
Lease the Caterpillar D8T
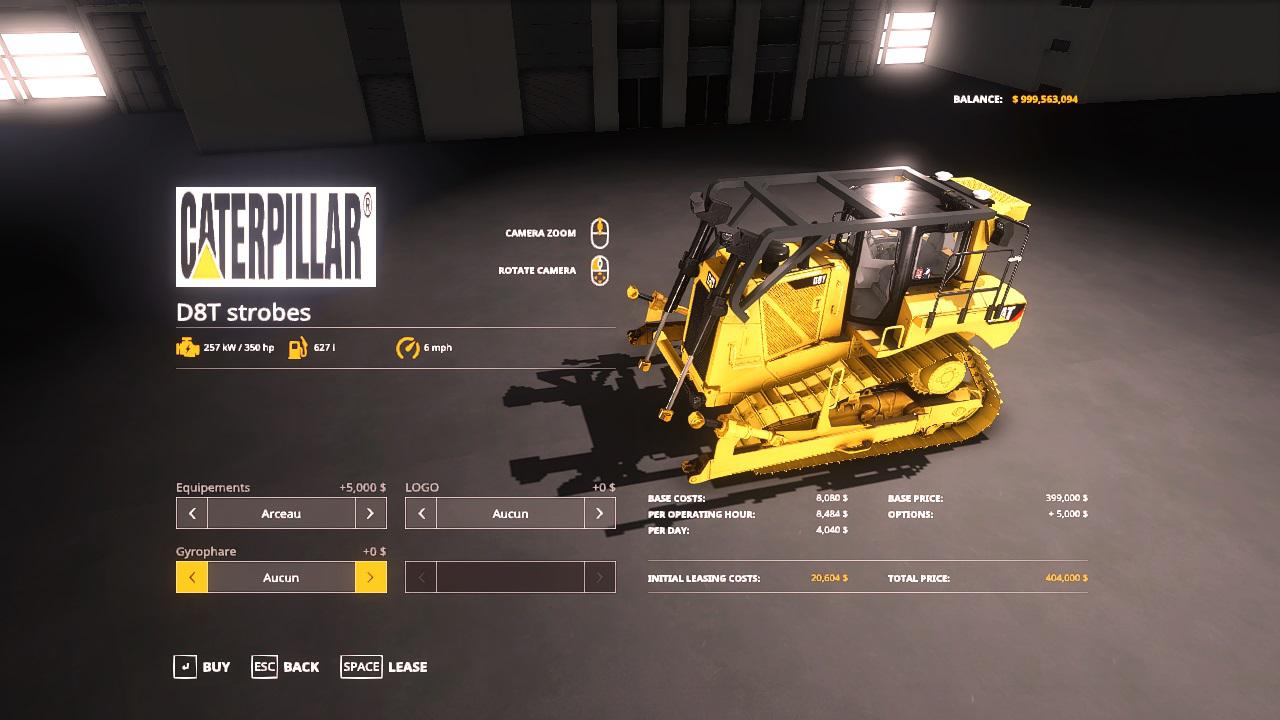pos(384,667)
